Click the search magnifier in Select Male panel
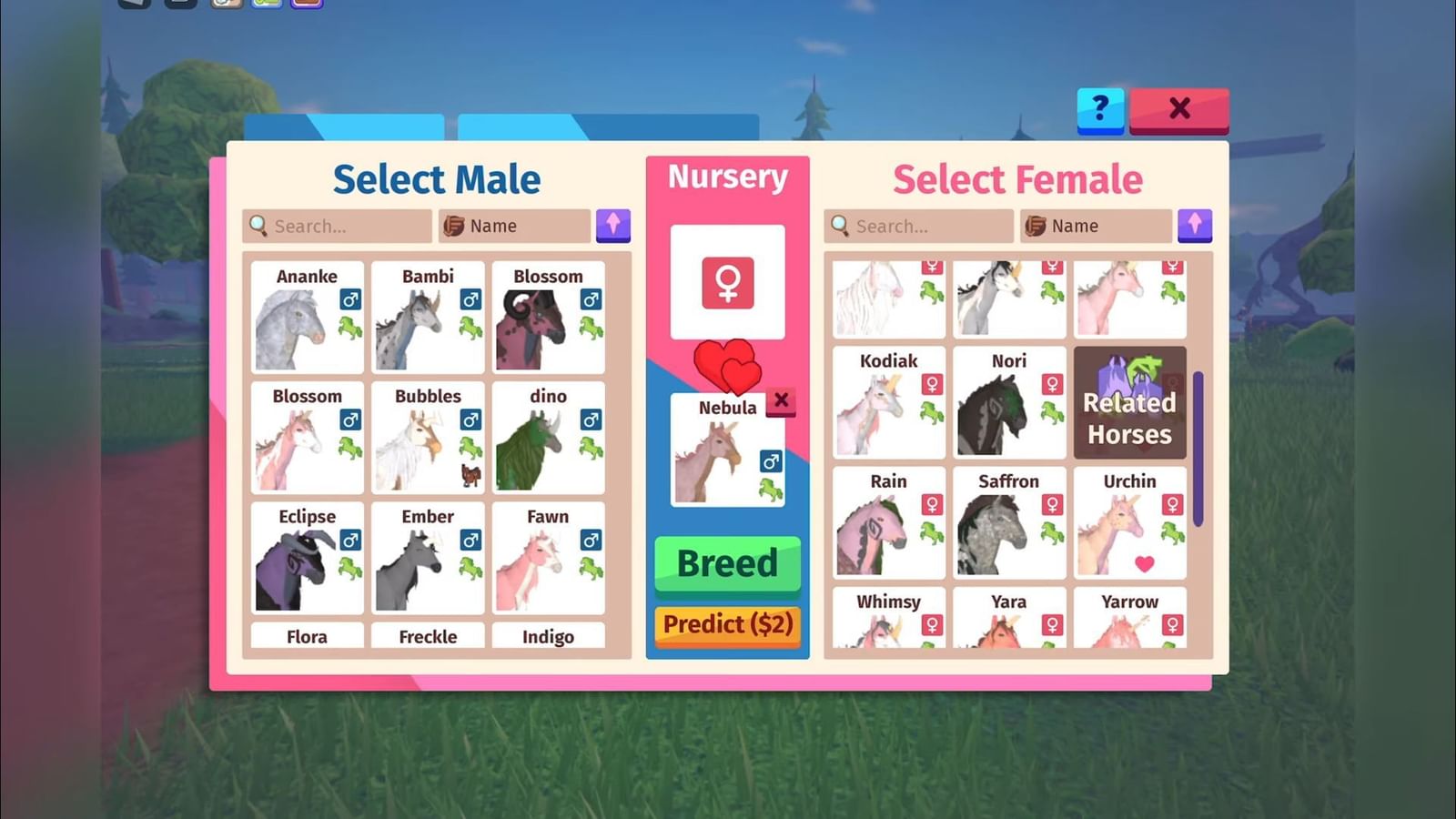 (258, 226)
